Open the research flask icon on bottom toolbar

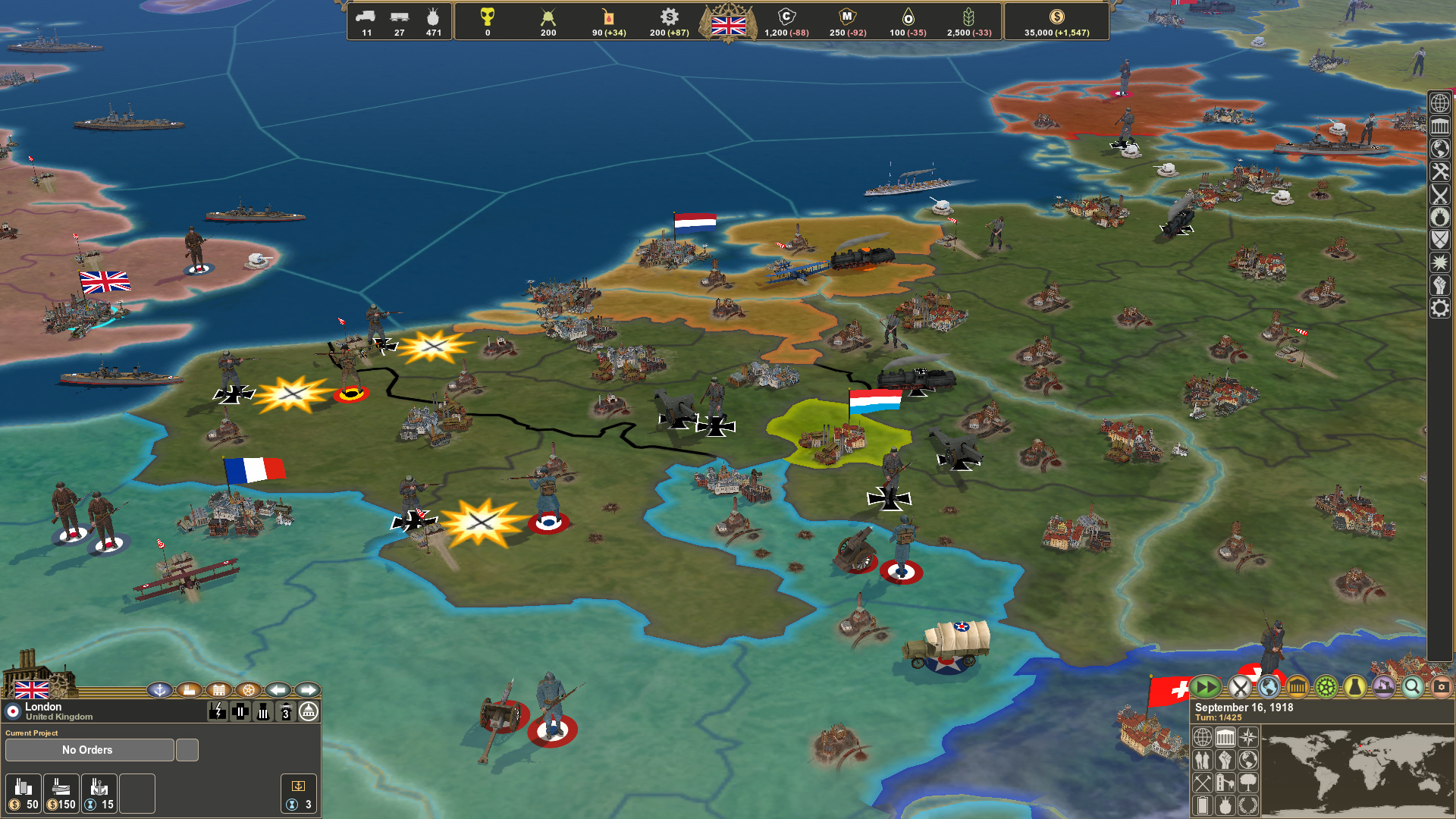coord(1354,688)
